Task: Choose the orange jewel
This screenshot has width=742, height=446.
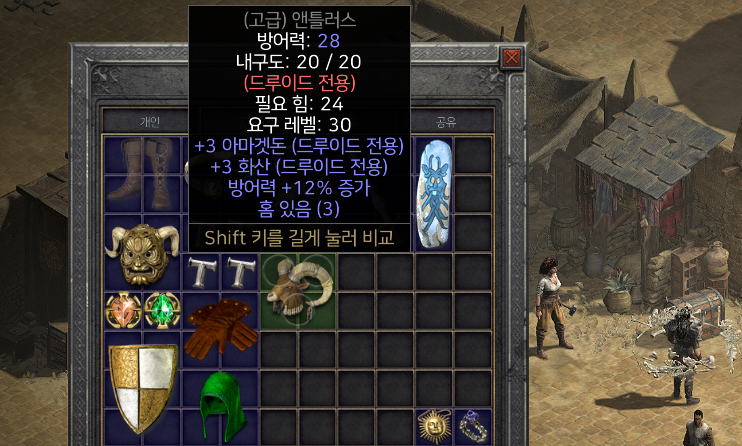Action: (122, 310)
